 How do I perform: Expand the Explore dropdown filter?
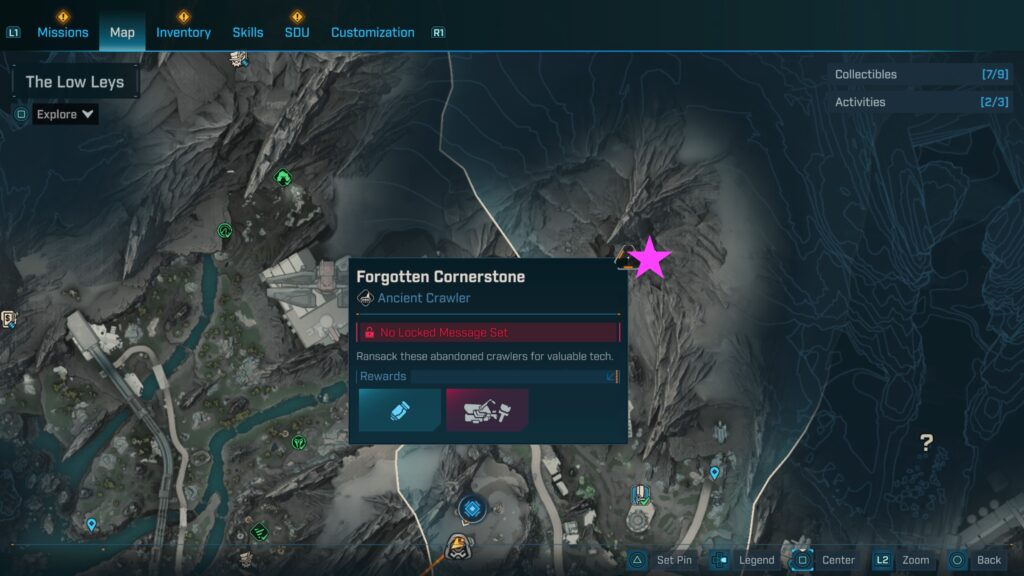(66, 114)
